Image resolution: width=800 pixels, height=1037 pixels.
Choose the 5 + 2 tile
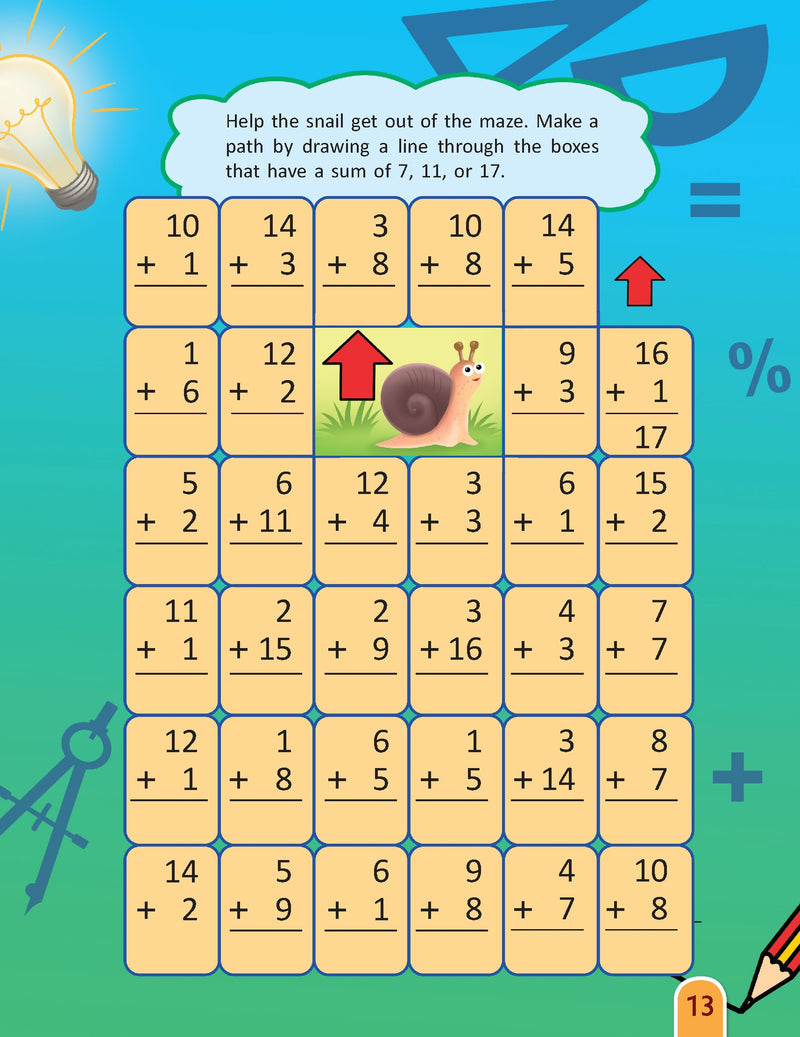click(171, 520)
